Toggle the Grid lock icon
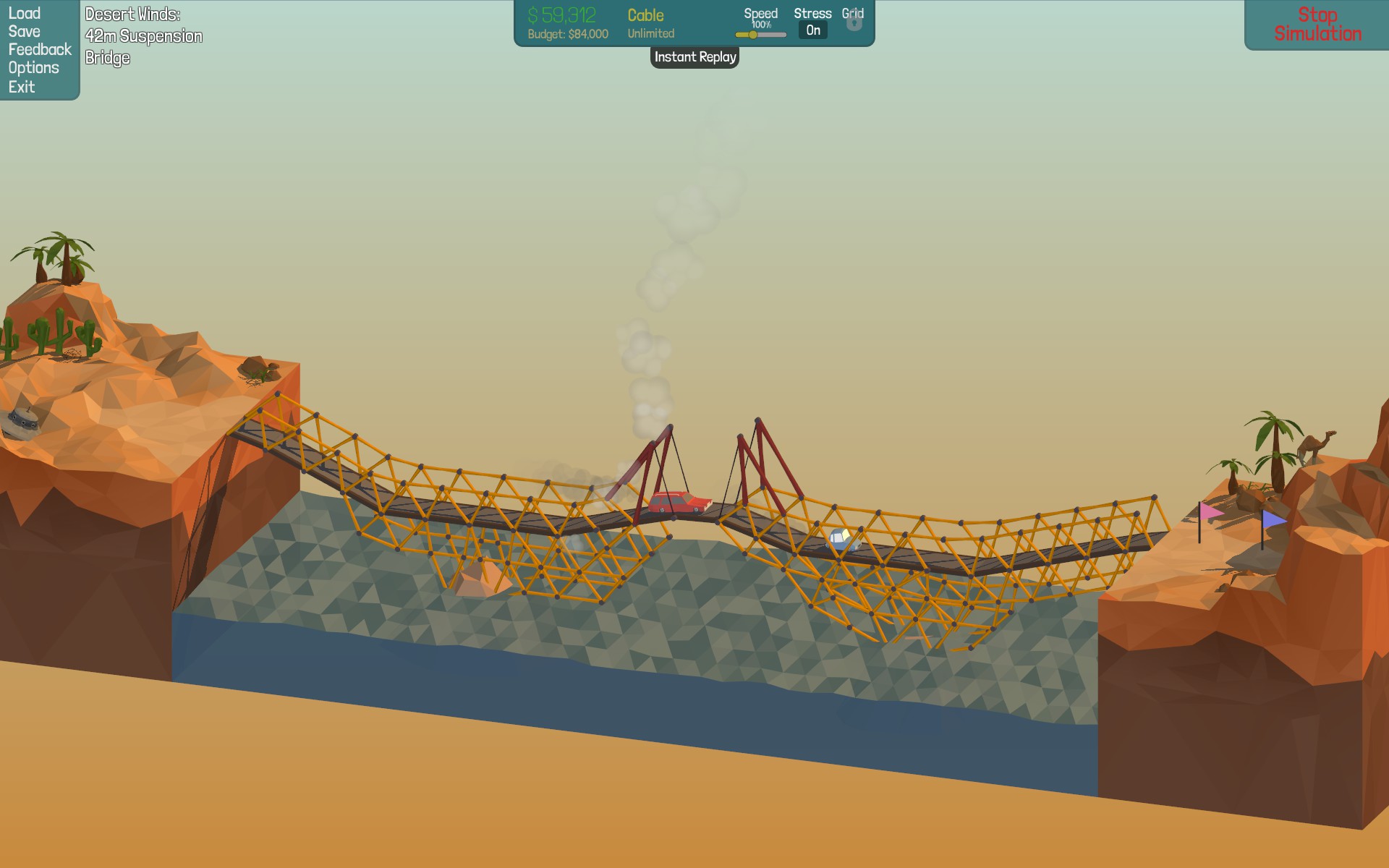The height and width of the screenshot is (868, 1389). [854, 22]
